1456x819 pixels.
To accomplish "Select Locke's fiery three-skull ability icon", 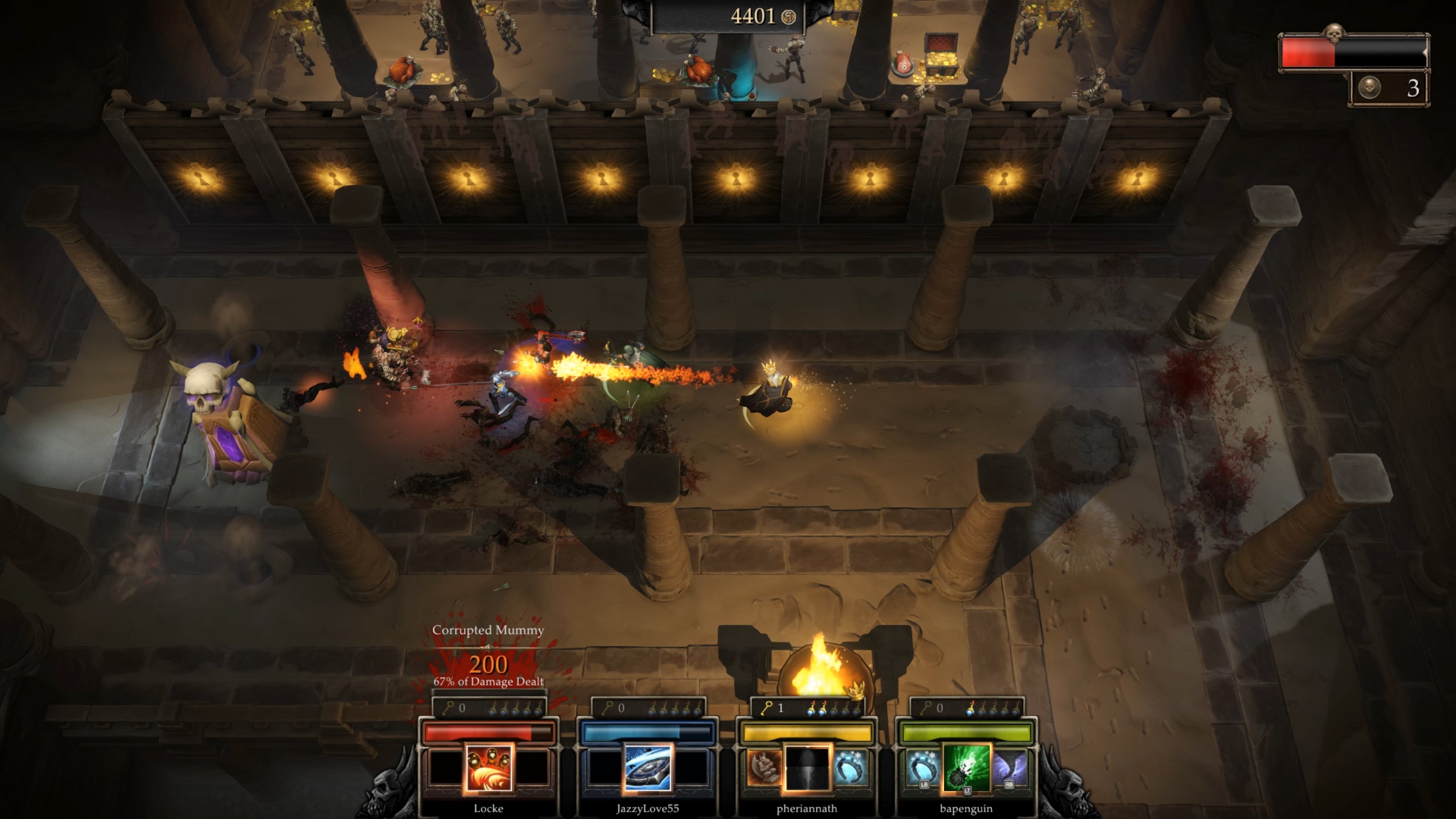I will tap(488, 767).
